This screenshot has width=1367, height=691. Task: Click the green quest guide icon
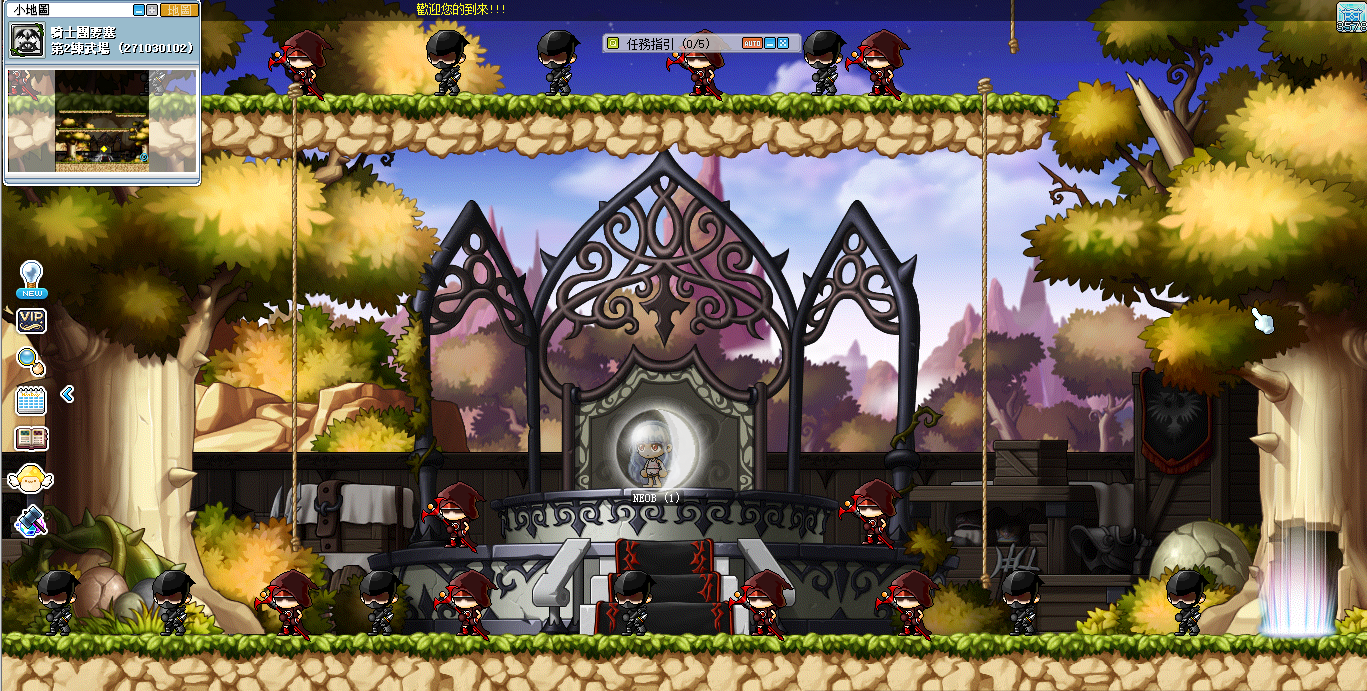[x=613, y=44]
